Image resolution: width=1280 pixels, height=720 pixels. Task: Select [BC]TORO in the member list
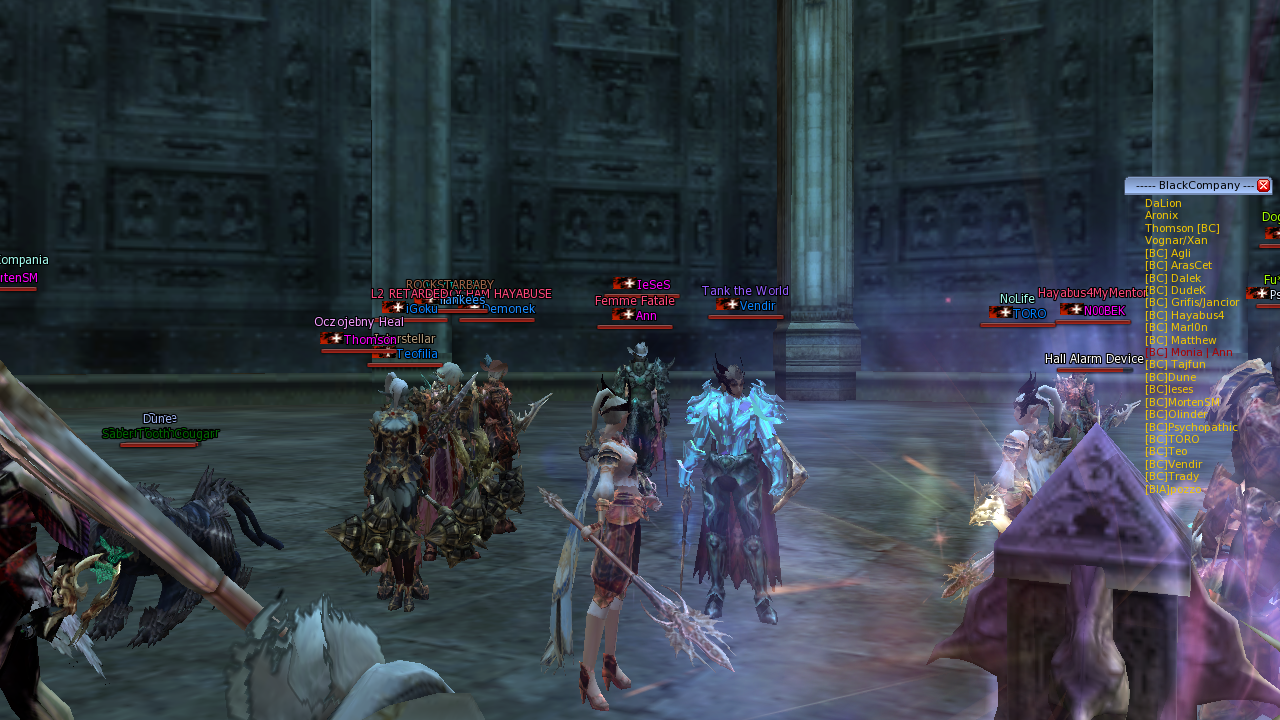(x=1172, y=439)
